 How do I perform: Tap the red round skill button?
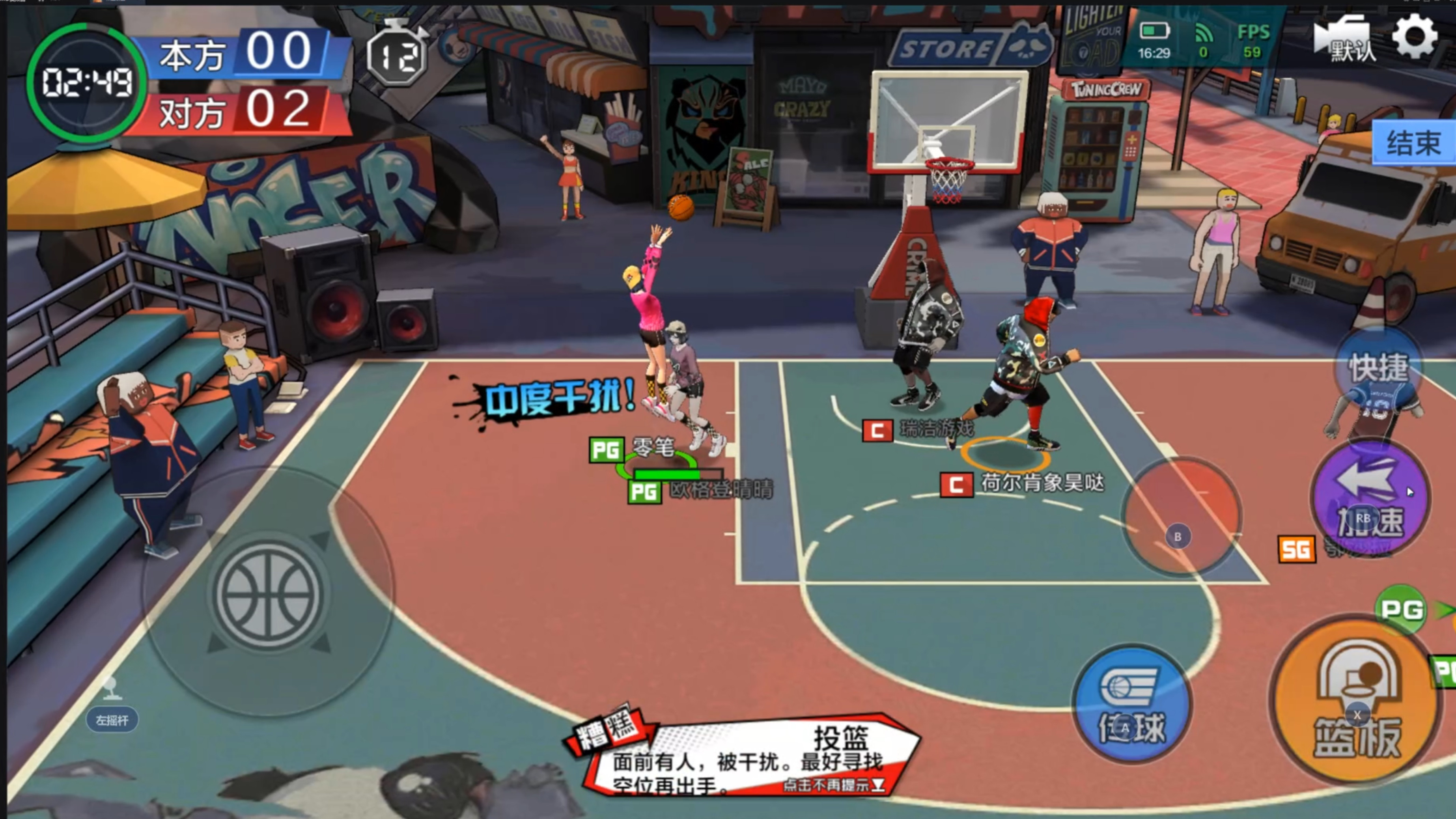[1180, 515]
